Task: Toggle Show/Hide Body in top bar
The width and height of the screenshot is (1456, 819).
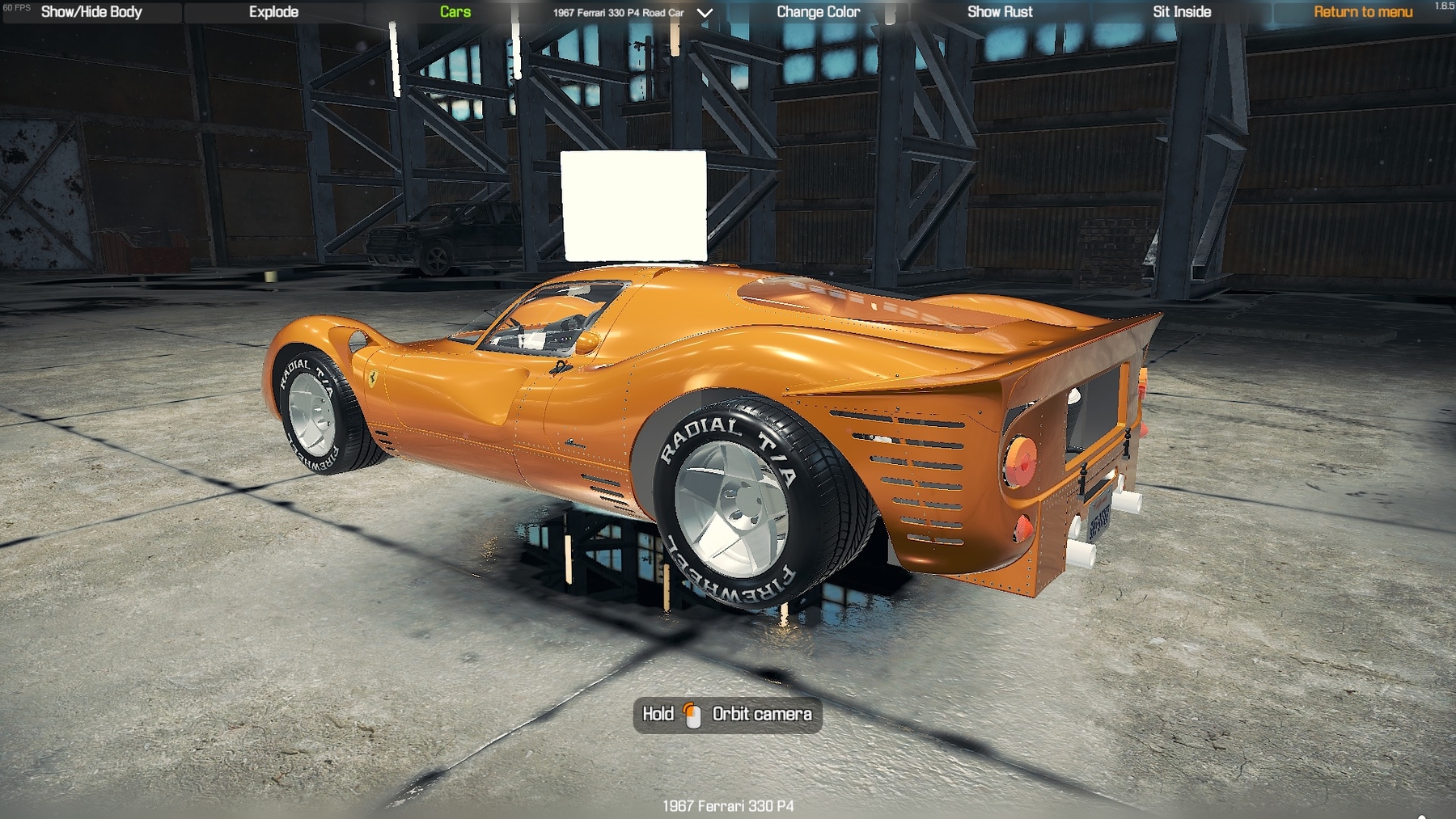Action: coord(91,12)
